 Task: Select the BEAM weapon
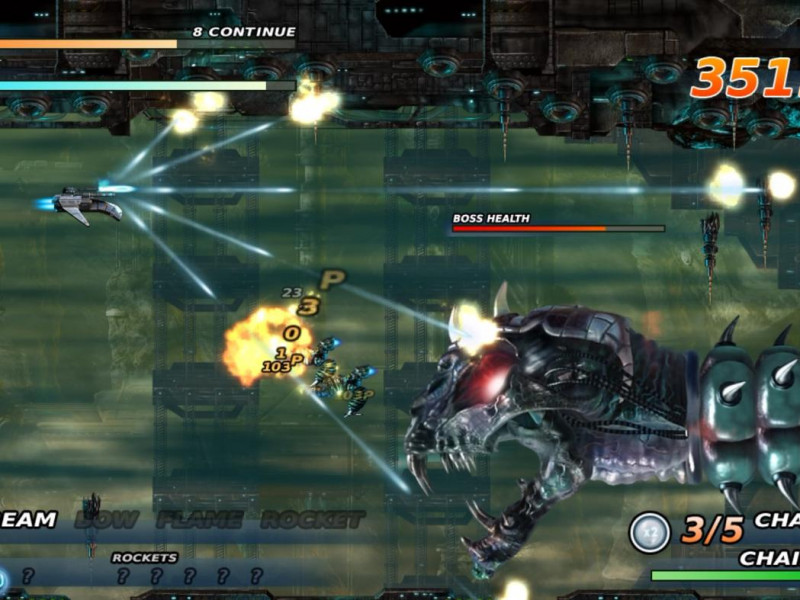click(x=26, y=520)
